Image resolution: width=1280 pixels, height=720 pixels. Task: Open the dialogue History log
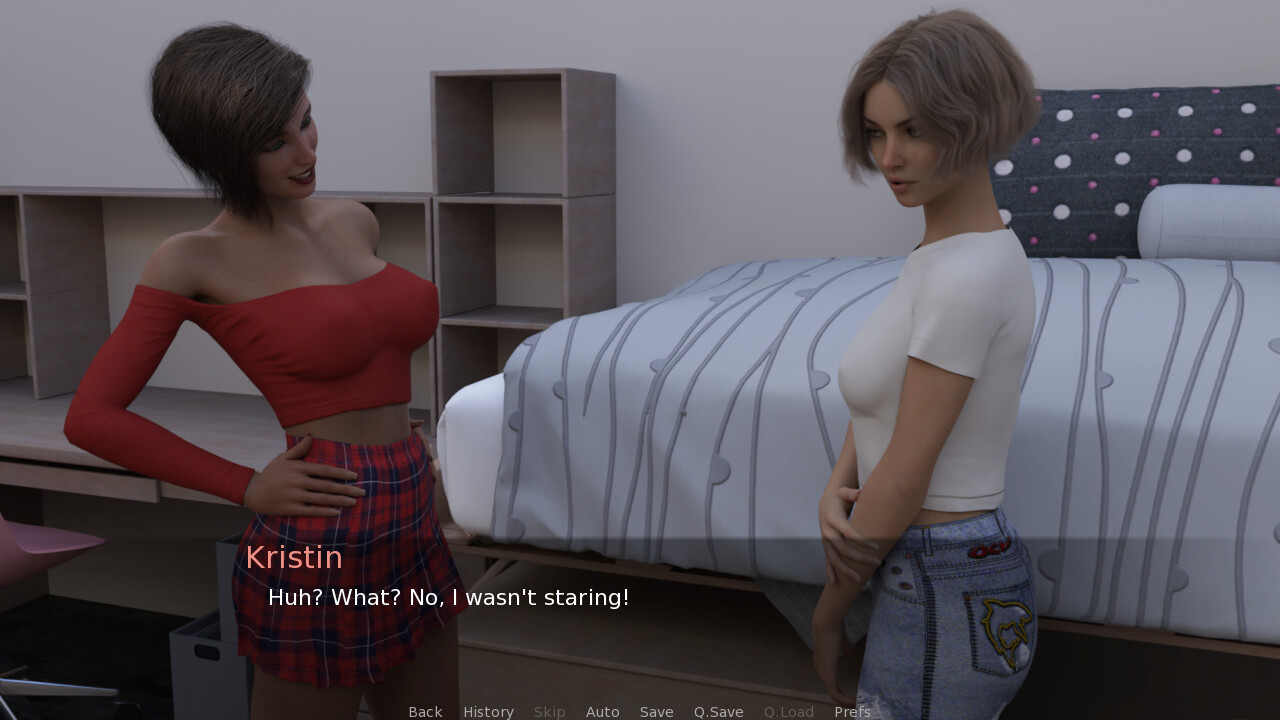click(x=488, y=712)
